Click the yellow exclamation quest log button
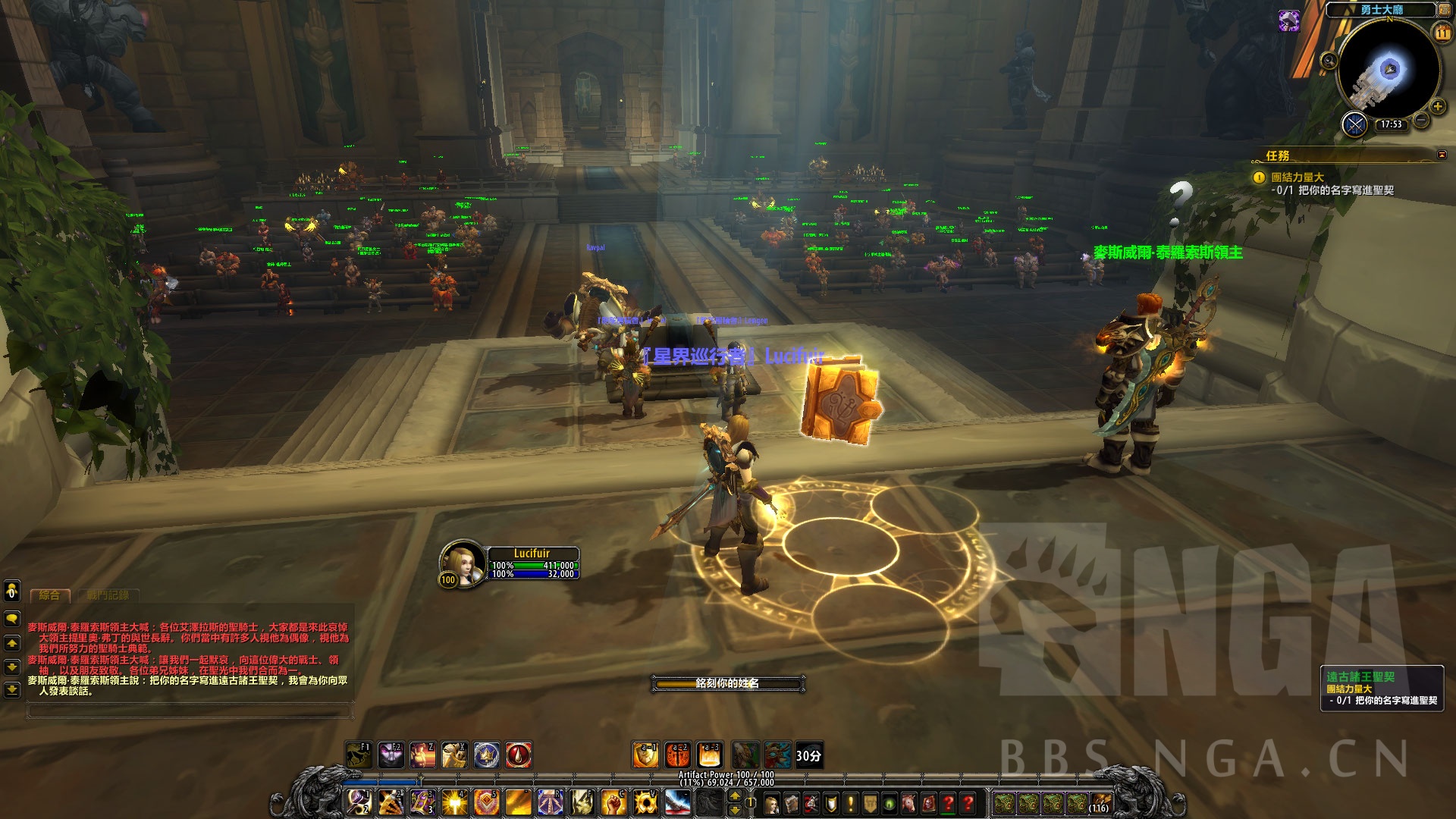Screen dimensions: 1456x819 [x=851, y=803]
